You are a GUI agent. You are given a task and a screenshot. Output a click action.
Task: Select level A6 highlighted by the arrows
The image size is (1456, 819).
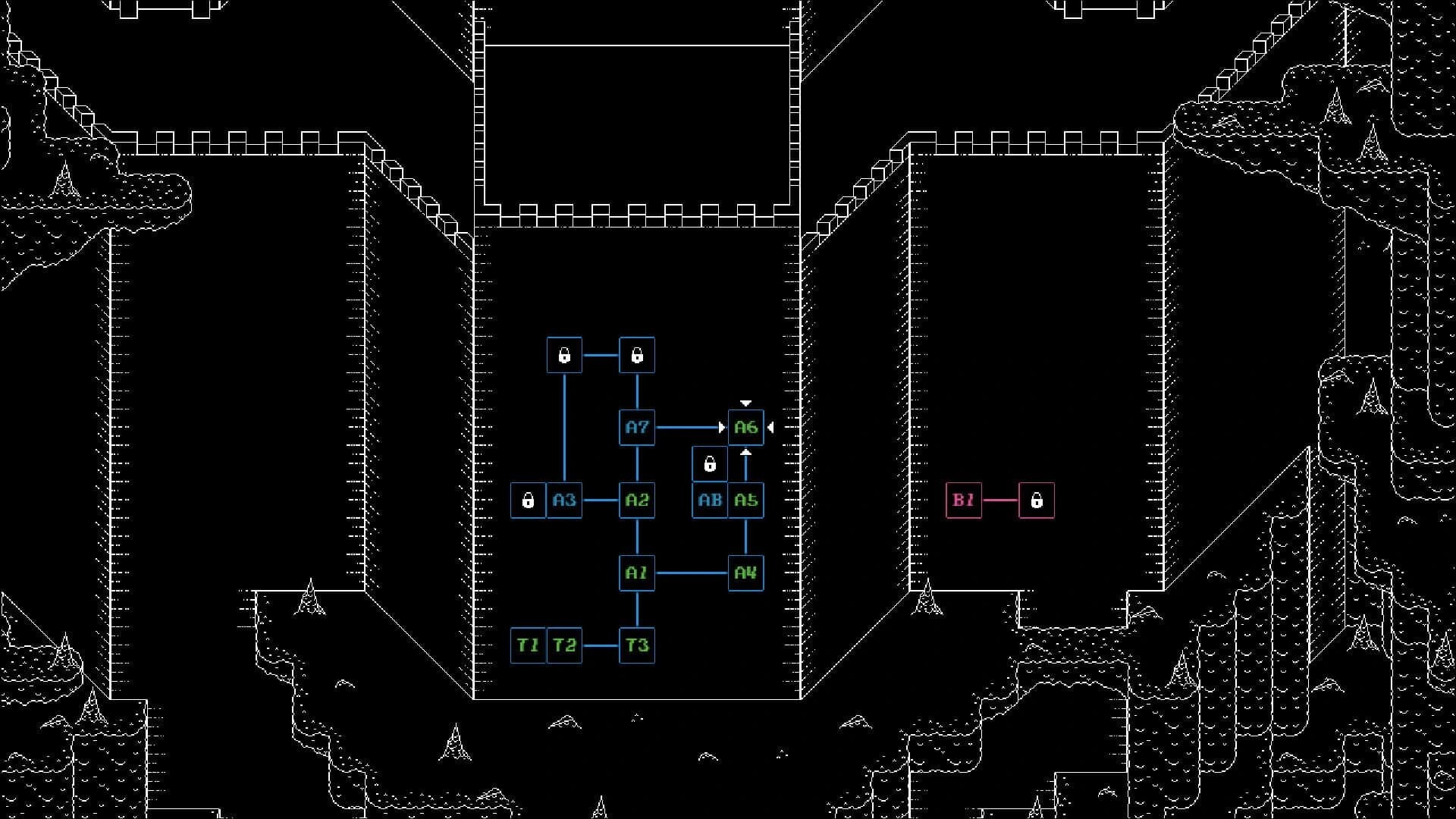coord(746,427)
